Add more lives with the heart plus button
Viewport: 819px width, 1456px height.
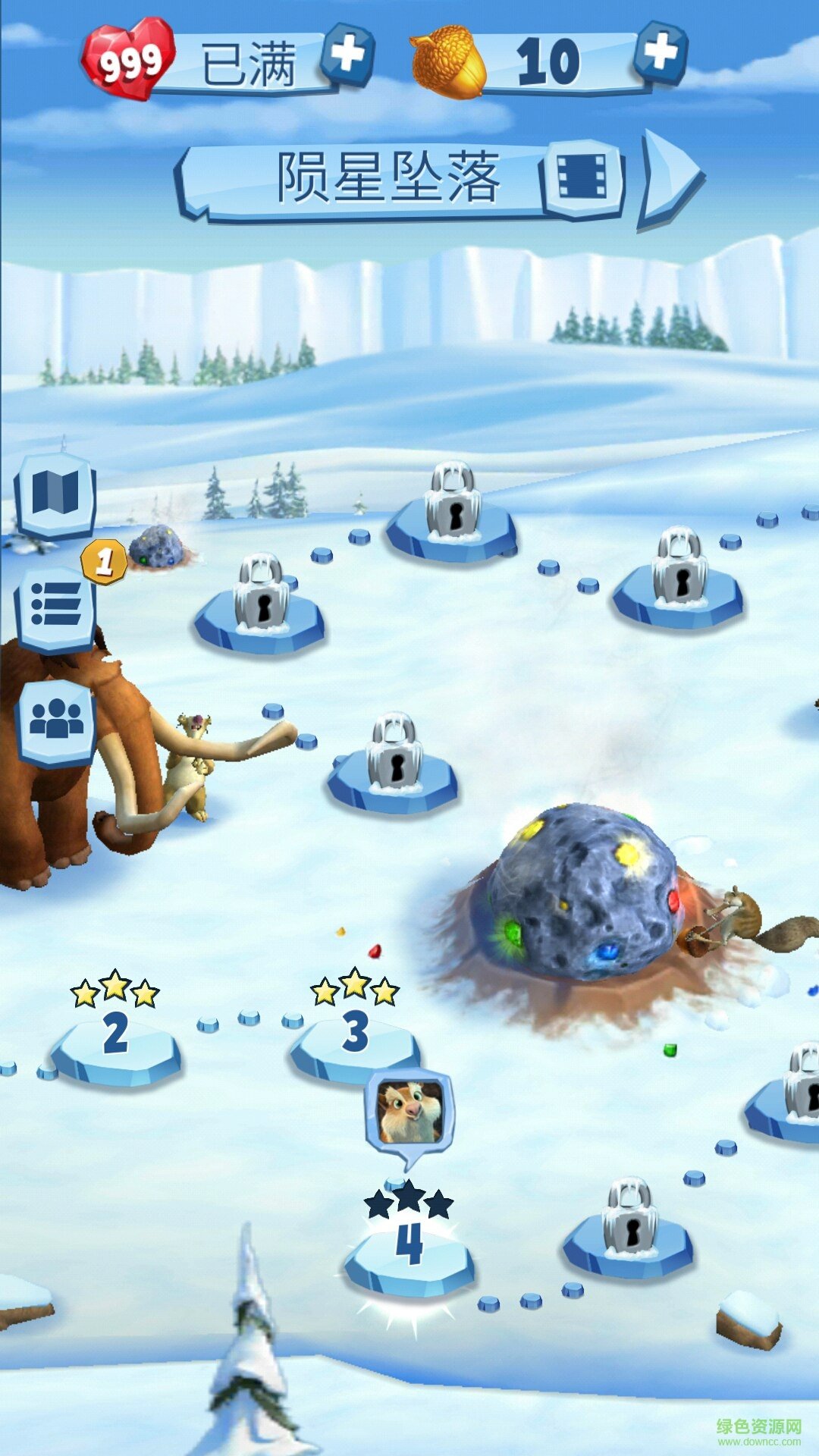[348, 55]
